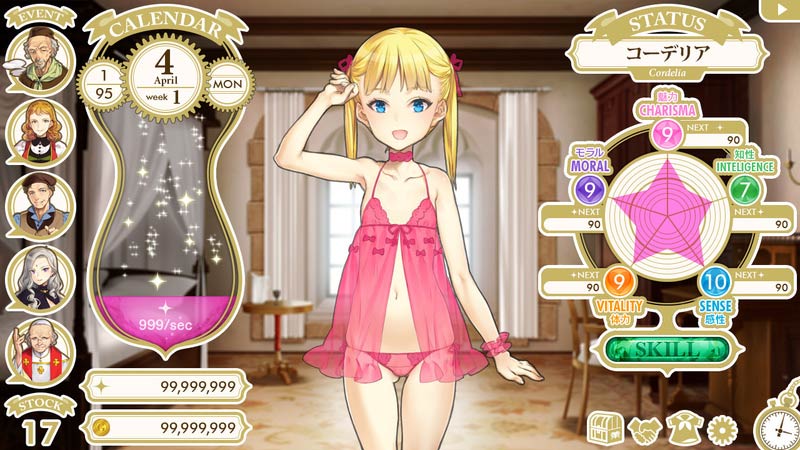Click the orange Vitality stat orb

pyautogui.click(x=617, y=281)
